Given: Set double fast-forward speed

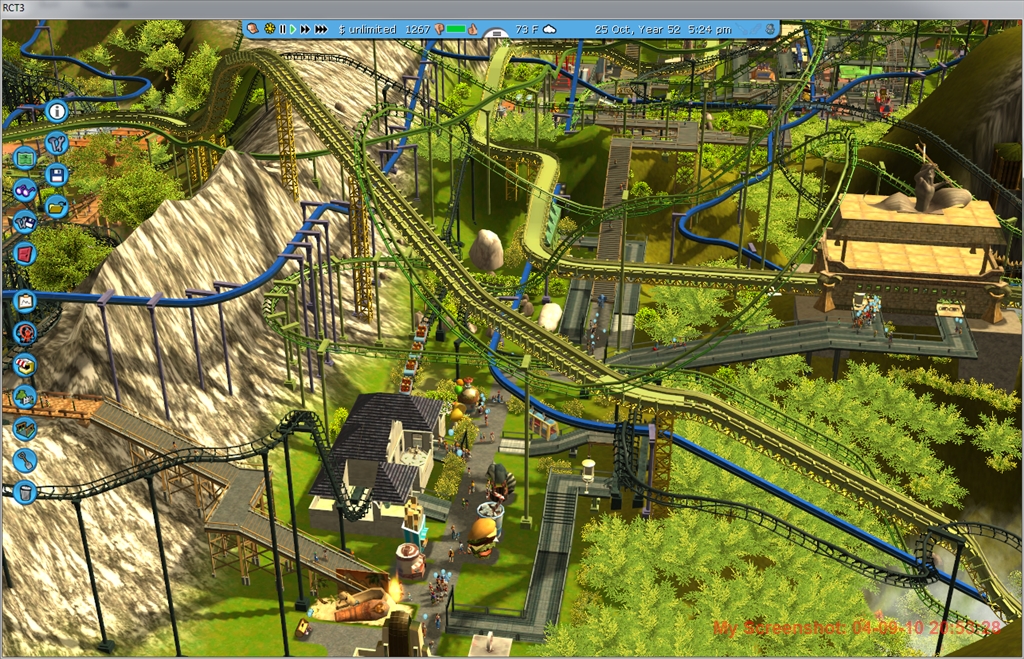Looking at the screenshot, I should [304, 29].
